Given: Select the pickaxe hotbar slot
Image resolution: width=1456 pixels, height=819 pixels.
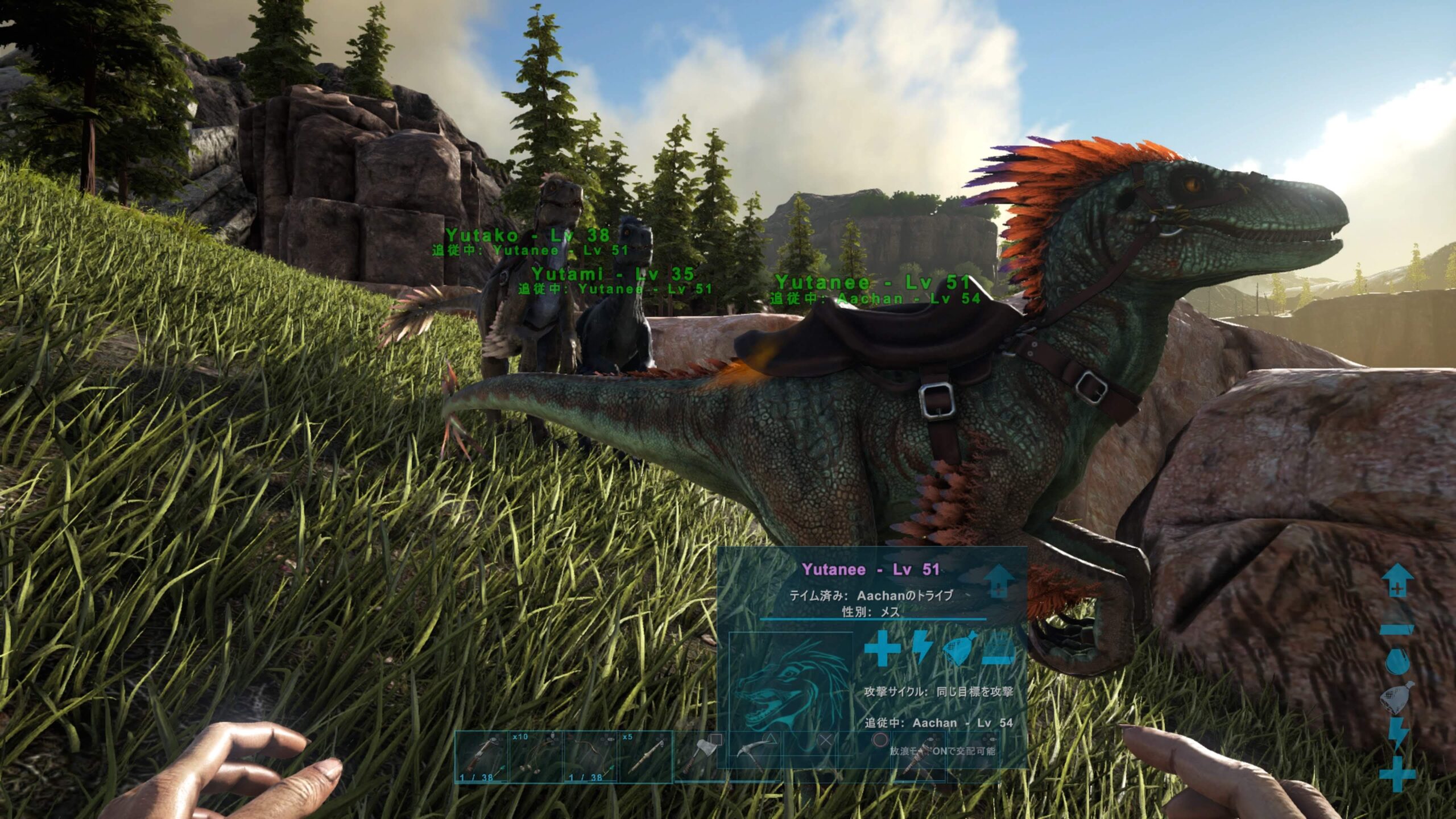Looking at the screenshot, I should coord(754,757).
